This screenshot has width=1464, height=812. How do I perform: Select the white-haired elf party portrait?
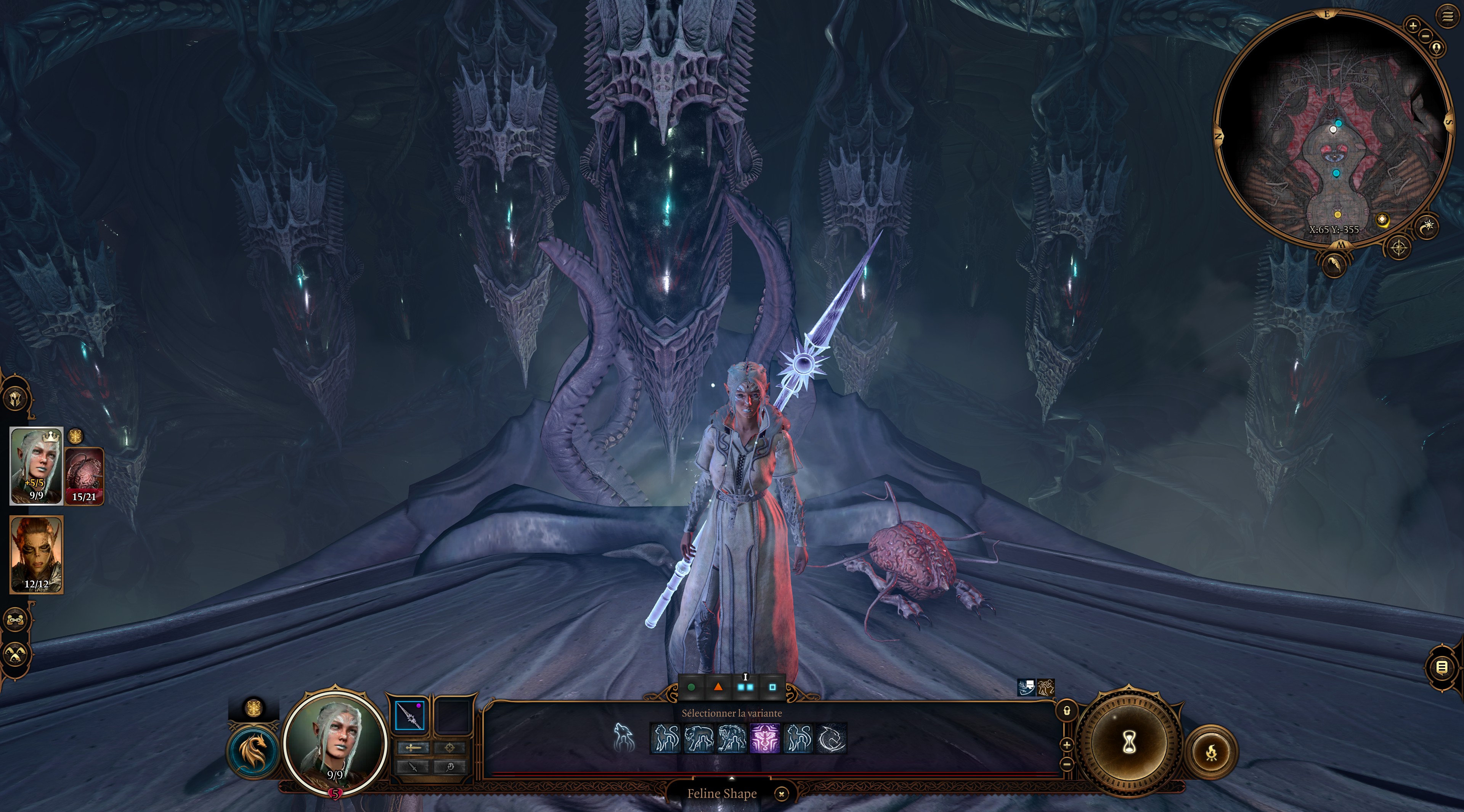36,465
